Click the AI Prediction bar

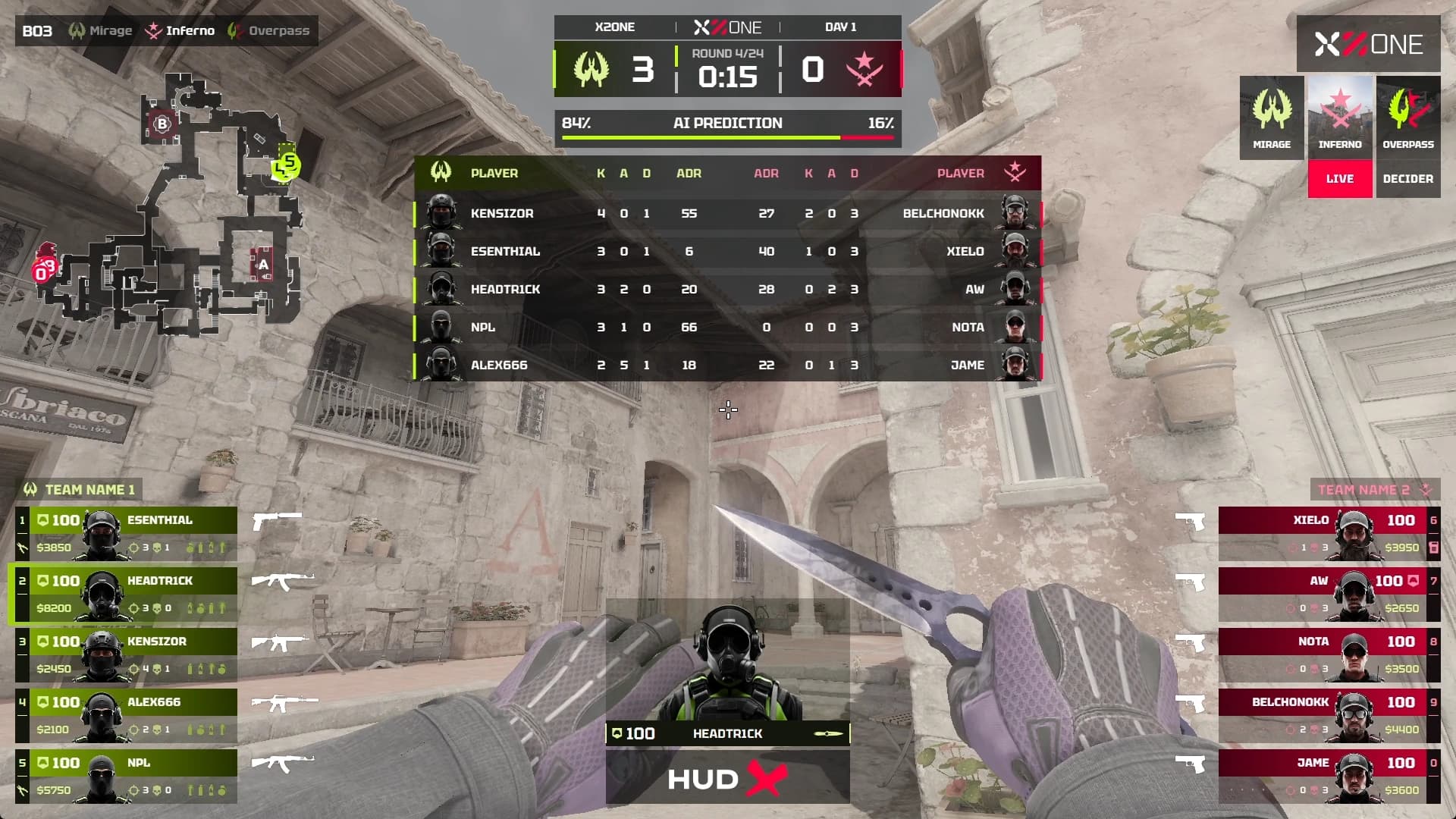tap(728, 127)
